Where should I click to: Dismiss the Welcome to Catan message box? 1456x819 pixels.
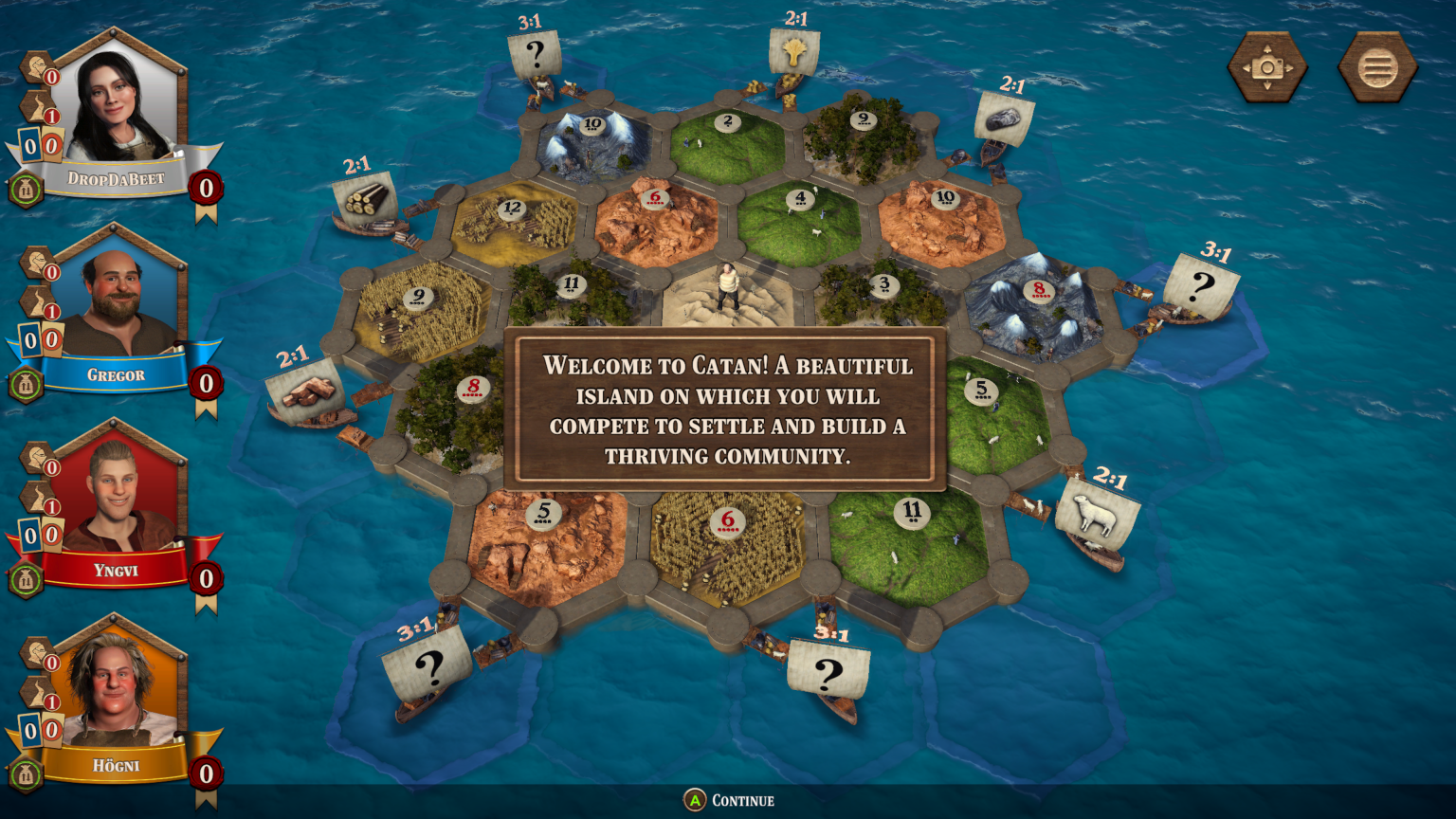tap(727, 411)
